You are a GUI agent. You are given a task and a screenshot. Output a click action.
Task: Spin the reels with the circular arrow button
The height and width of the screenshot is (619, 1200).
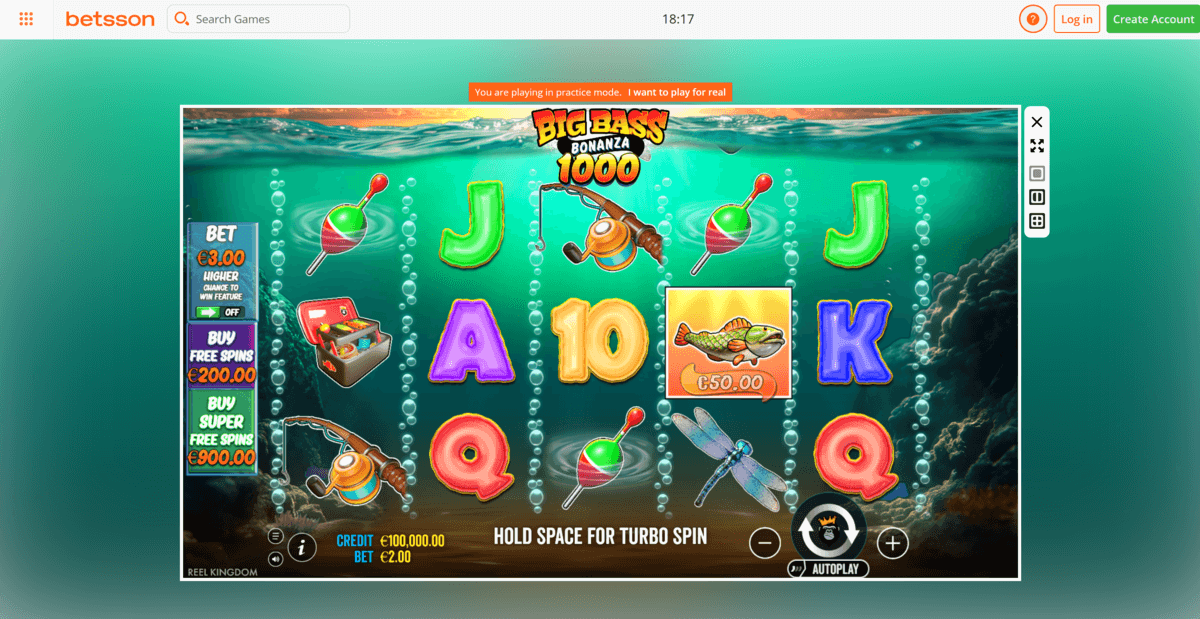[x=827, y=530]
